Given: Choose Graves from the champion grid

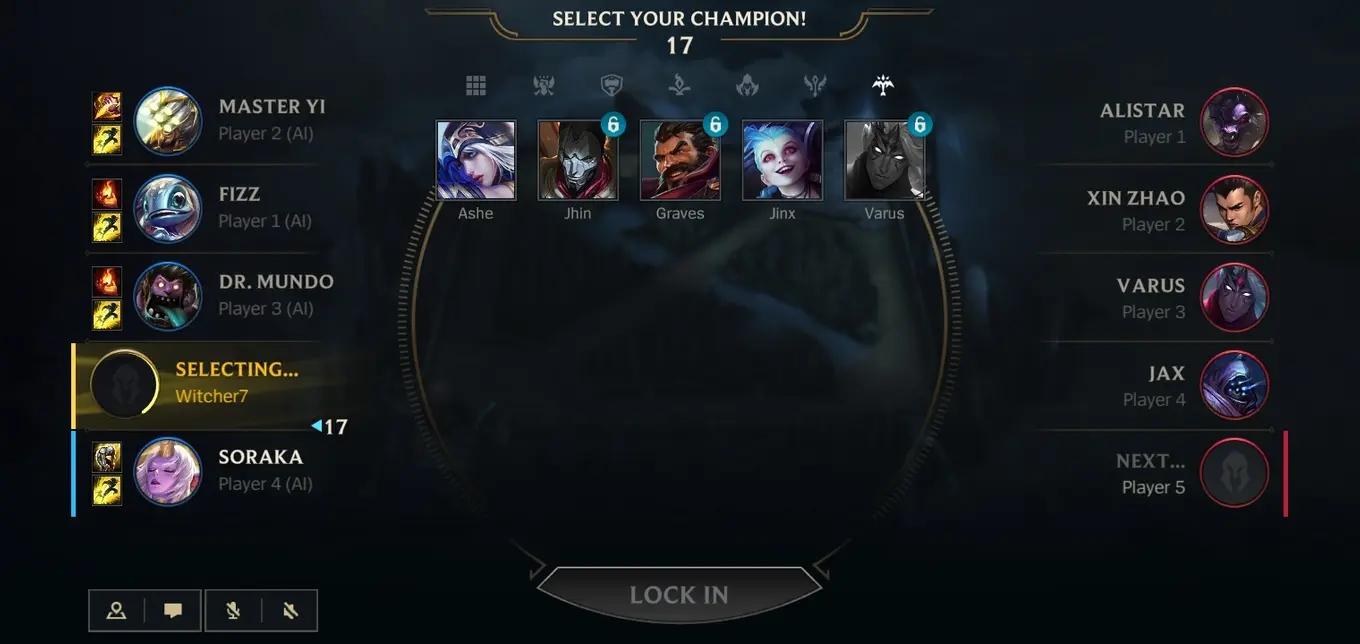Looking at the screenshot, I should pos(680,161).
